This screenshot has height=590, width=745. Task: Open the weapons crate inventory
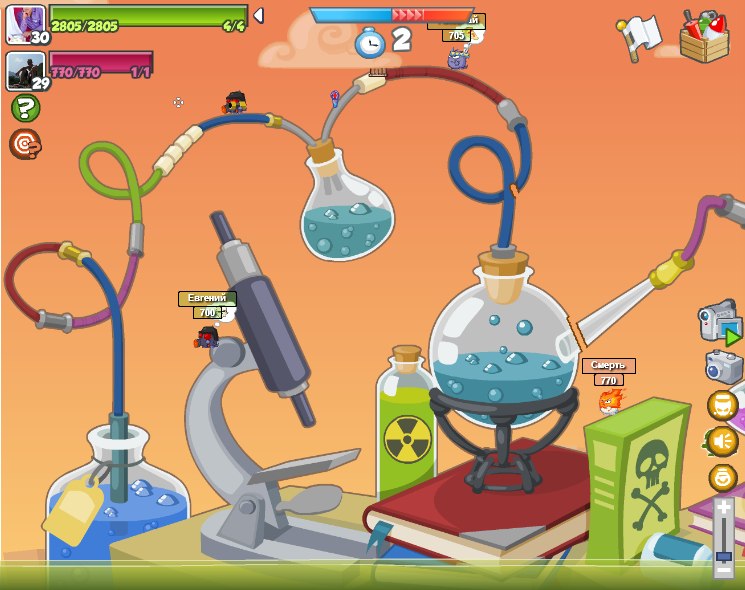704,36
